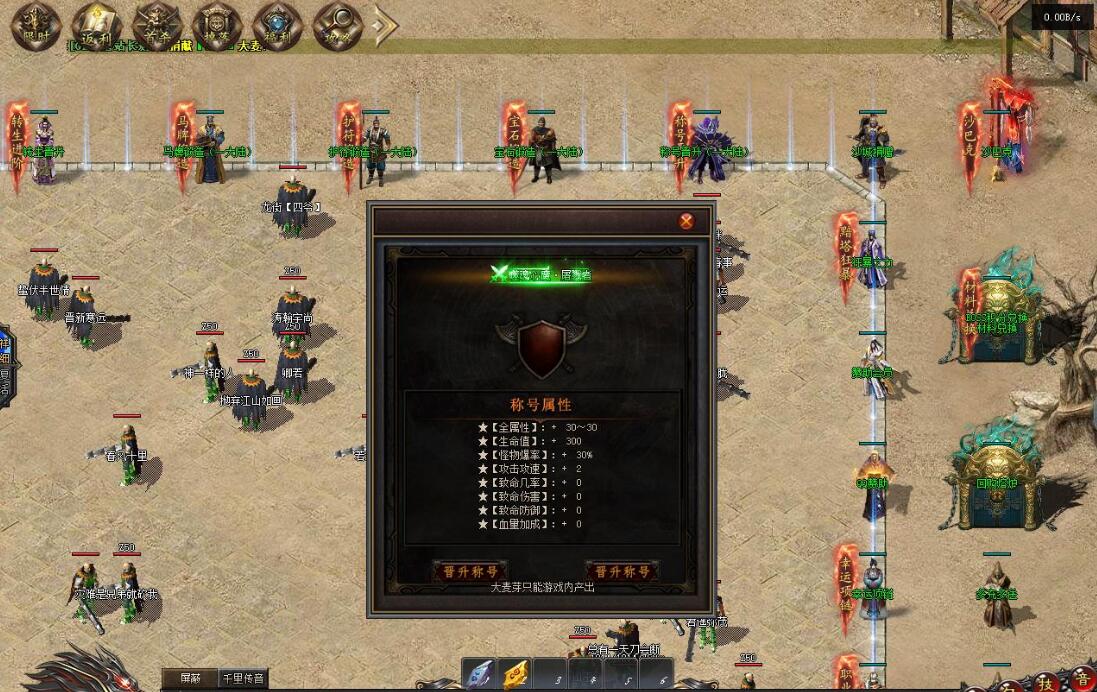The height and width of the screenshot is (692, 1097).
Task: Use the blue crystal hotbar item
Action: tap(480, 674)
